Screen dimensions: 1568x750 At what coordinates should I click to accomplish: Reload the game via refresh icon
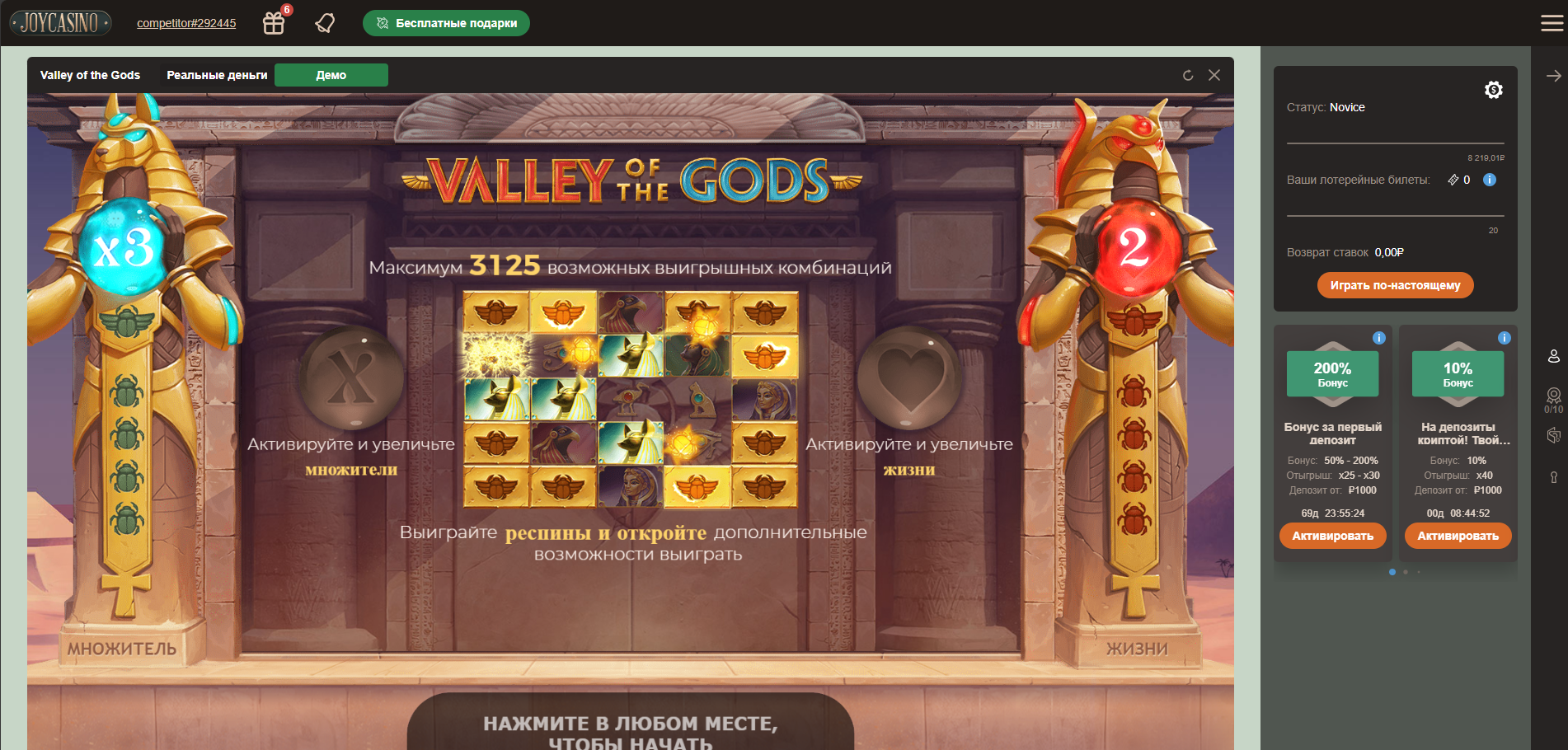coord(1187,75)
